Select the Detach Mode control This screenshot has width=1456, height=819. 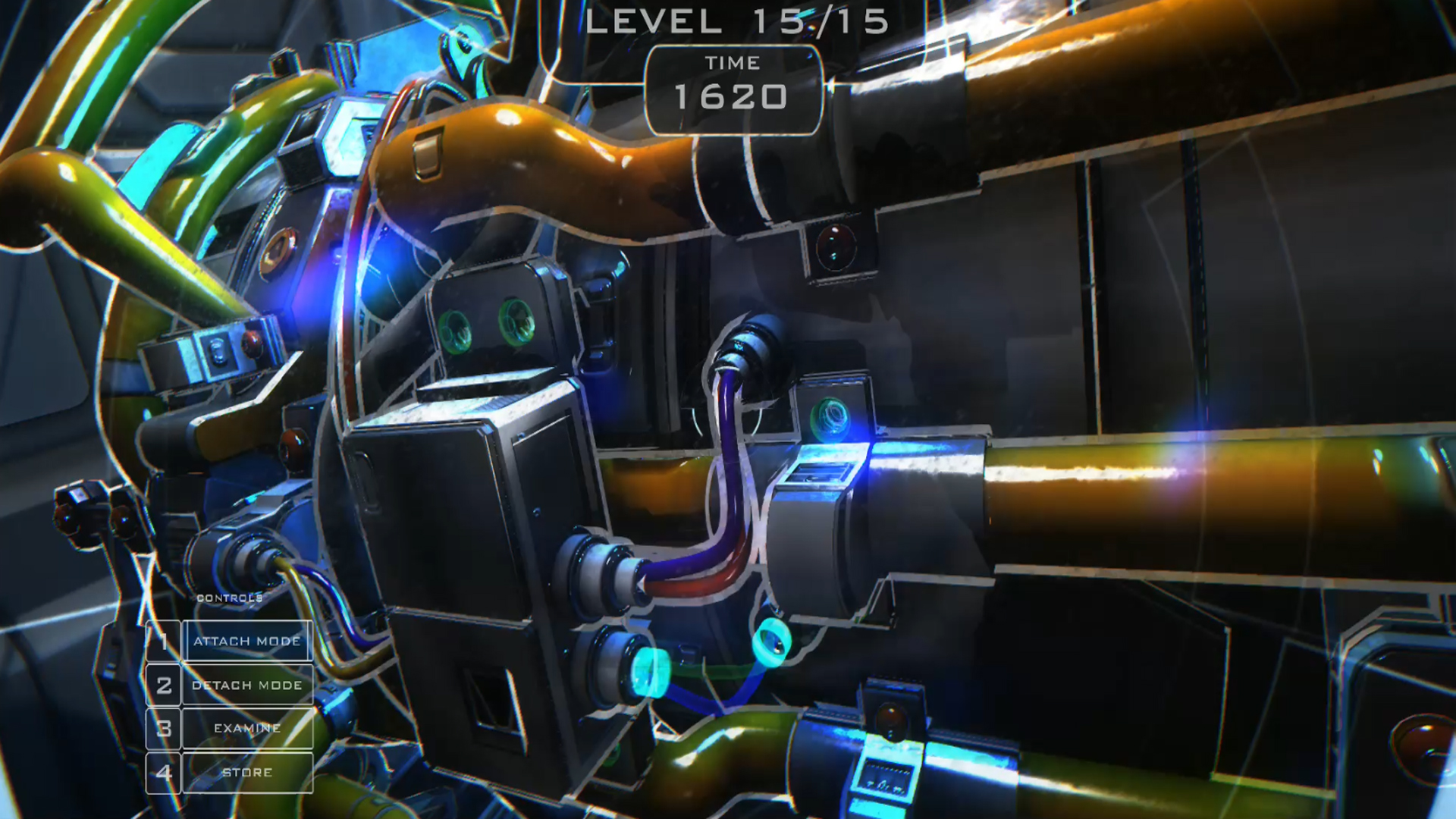point(246,685)
